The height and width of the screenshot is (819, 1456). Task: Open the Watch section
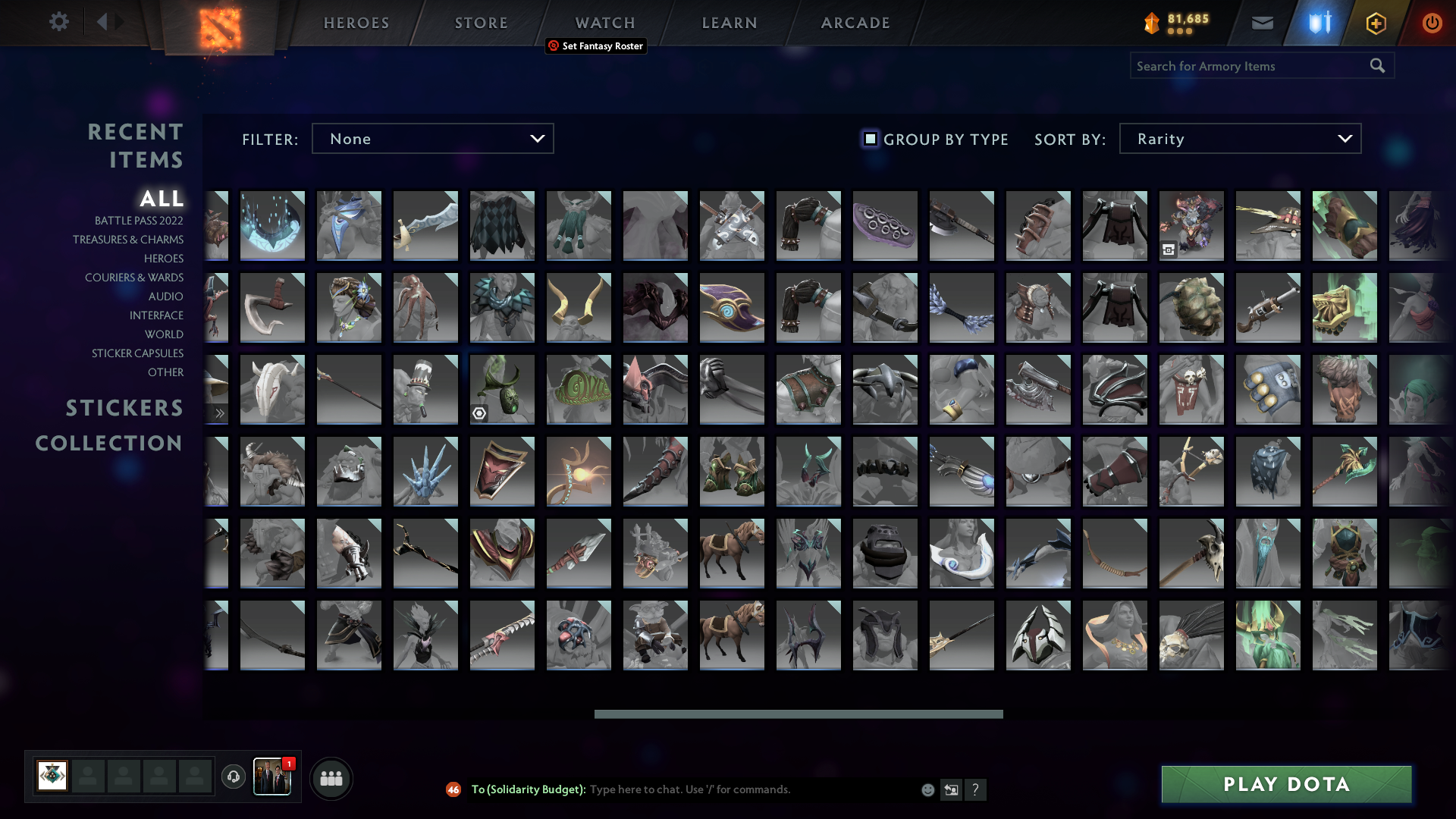coord(604,23)
